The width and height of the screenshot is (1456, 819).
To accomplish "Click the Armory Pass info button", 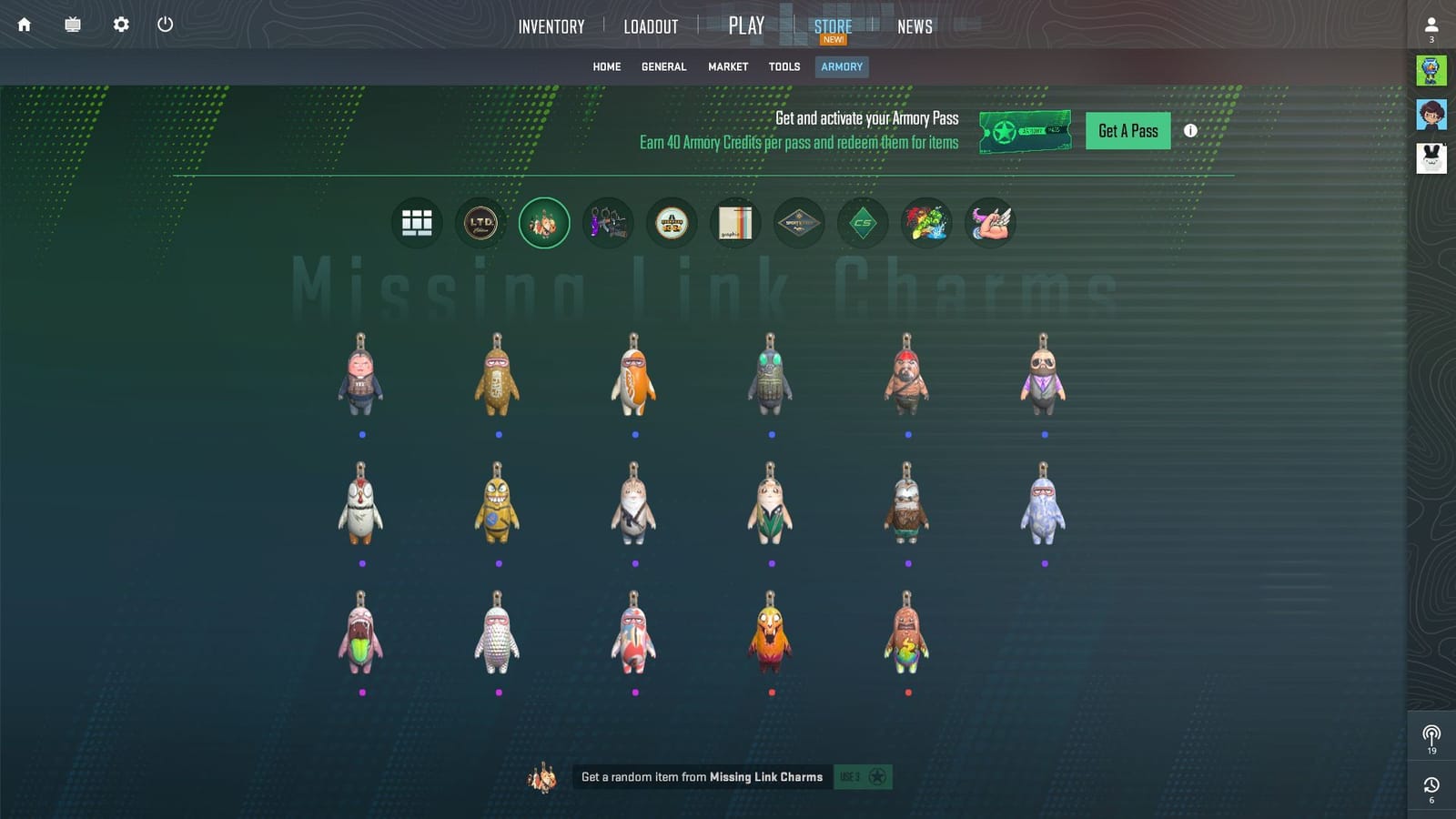I will (1189, 130).
